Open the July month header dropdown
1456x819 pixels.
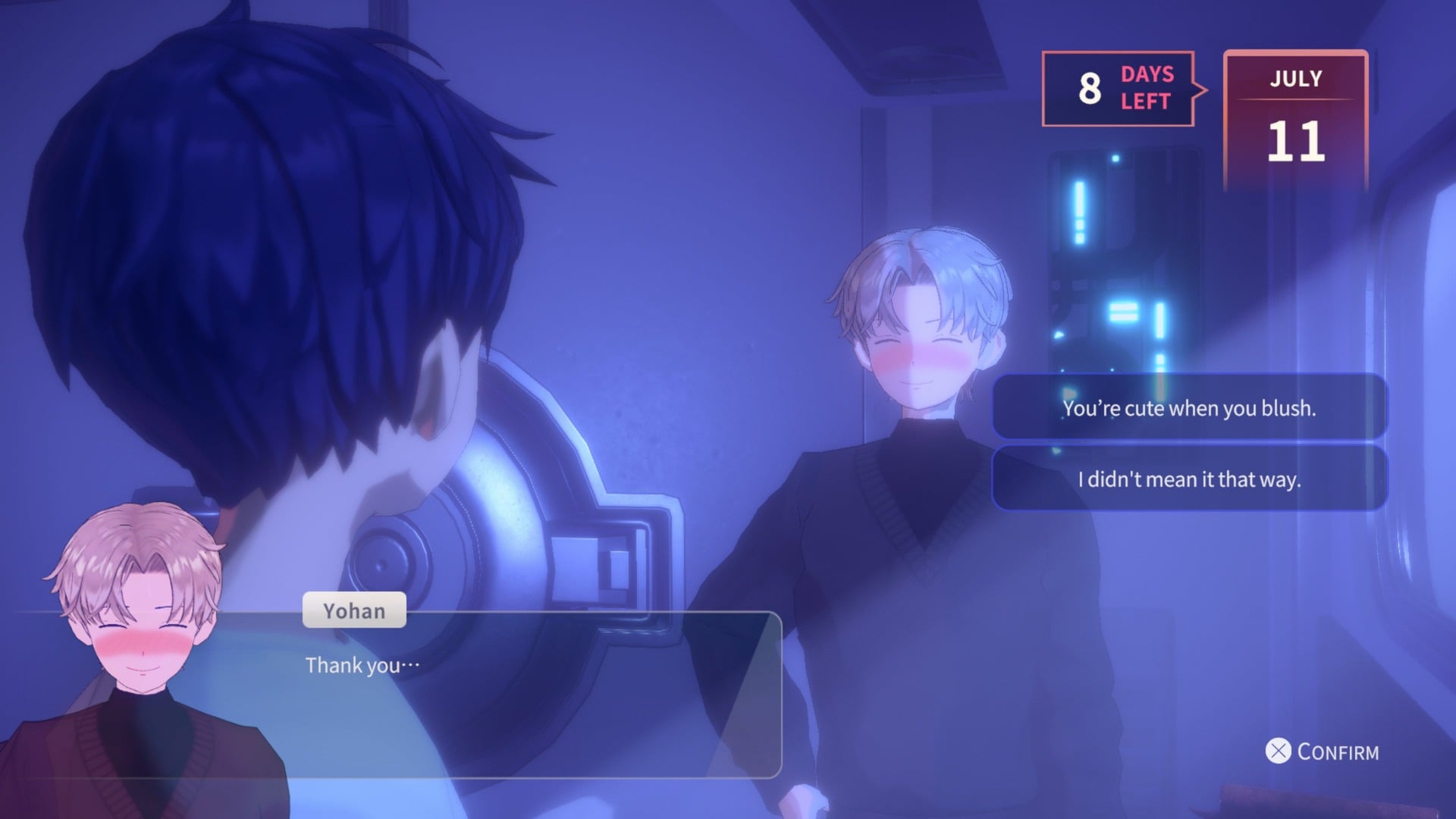click(1295, 79)
